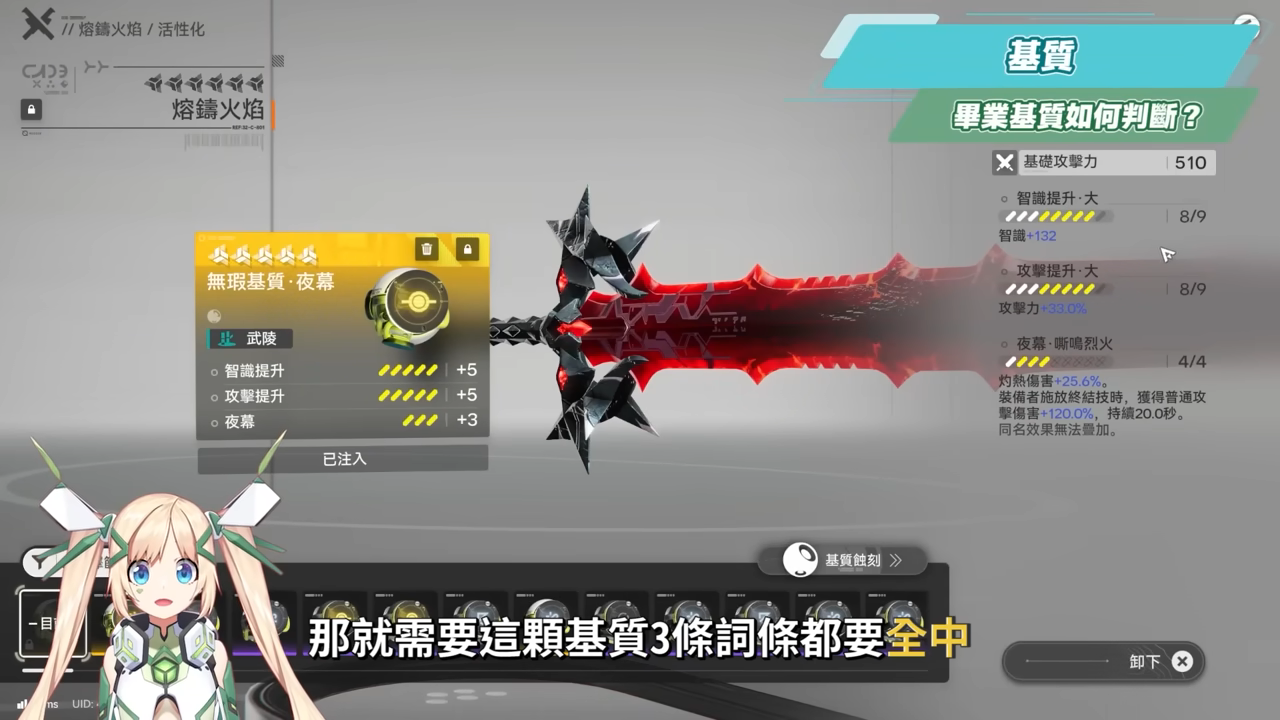Image resolution: width=1280 pixels, height=720 pixels.
Task: Click the lock icon below the CADE logo
Action: point(31,109)
